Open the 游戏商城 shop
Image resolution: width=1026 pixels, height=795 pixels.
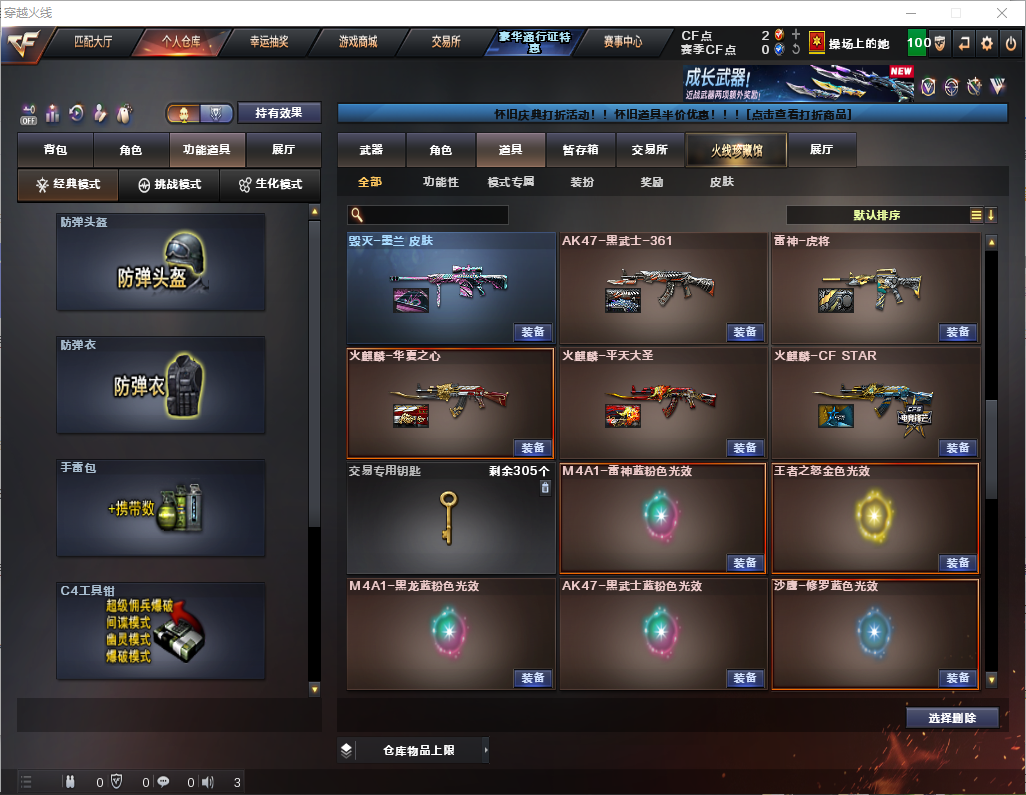click(358, 42)
